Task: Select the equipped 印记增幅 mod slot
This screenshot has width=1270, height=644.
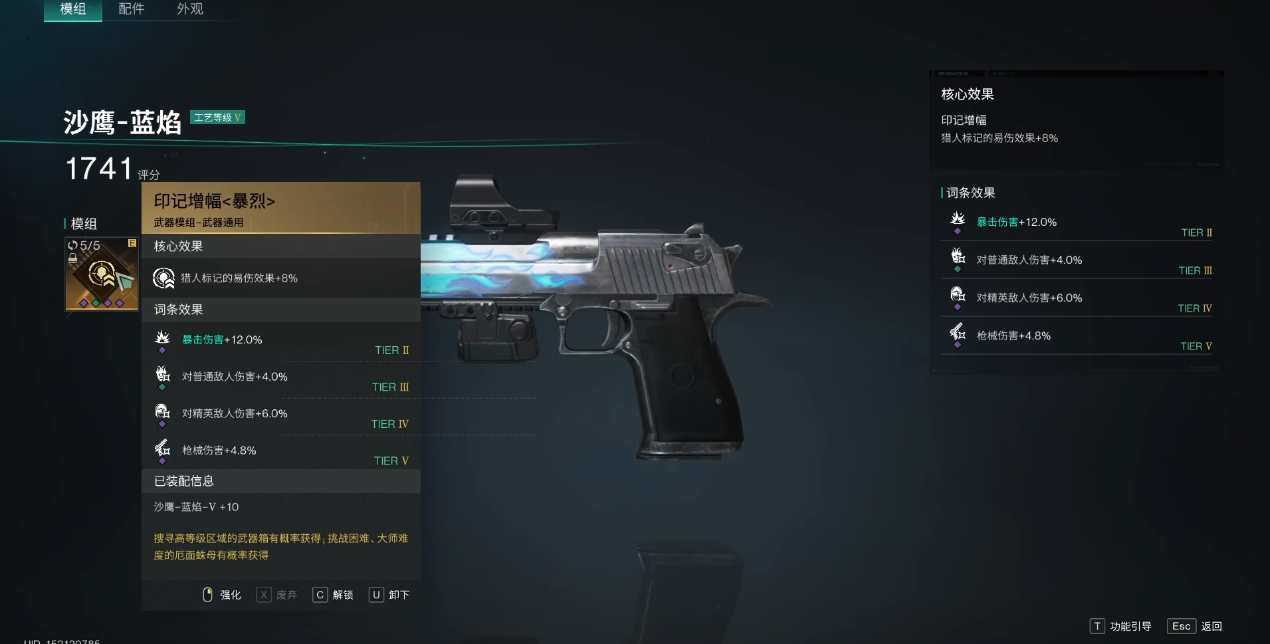Action: [102, 274]
